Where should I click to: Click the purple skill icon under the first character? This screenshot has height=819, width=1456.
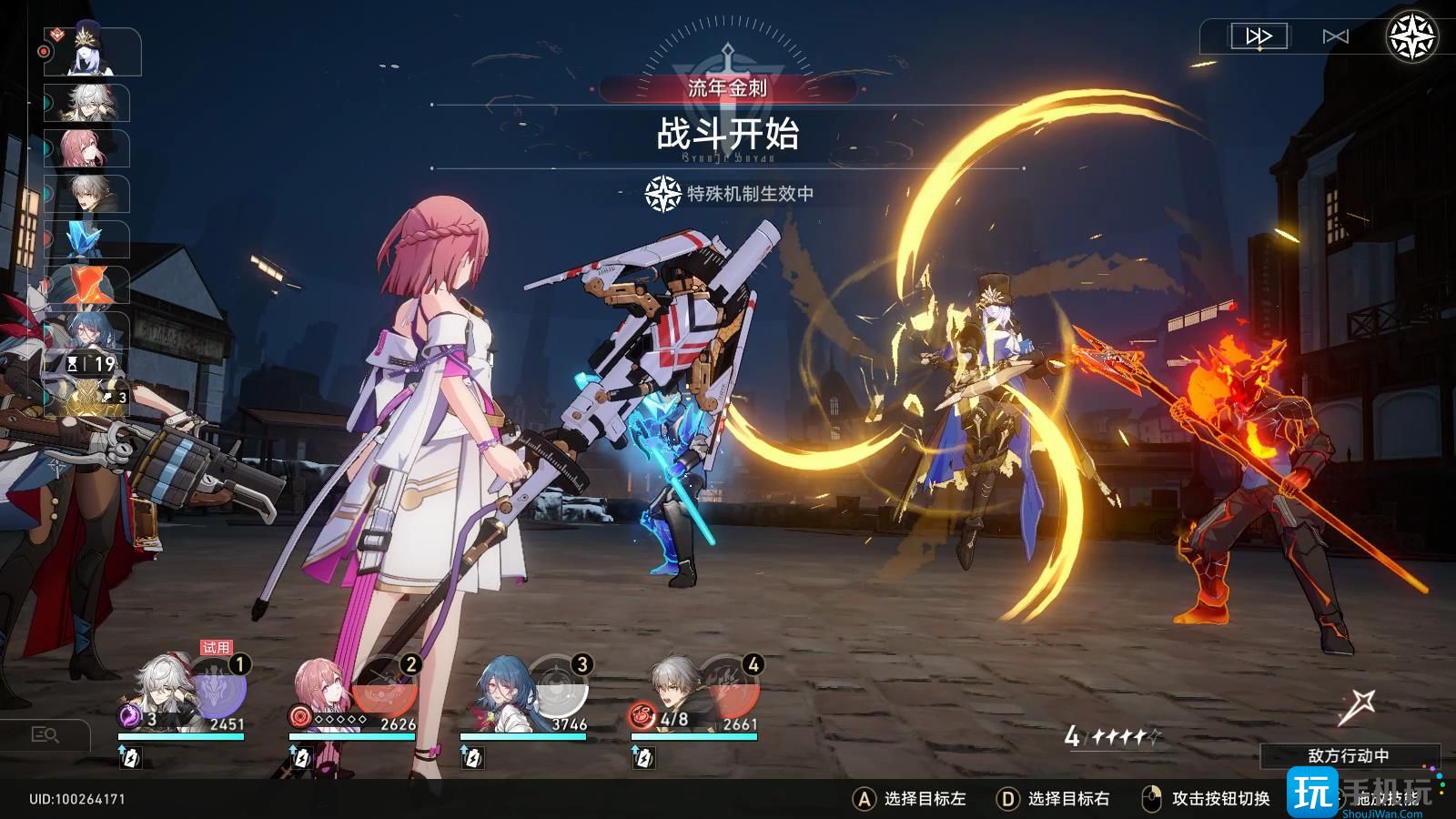[x=130, y=714]
